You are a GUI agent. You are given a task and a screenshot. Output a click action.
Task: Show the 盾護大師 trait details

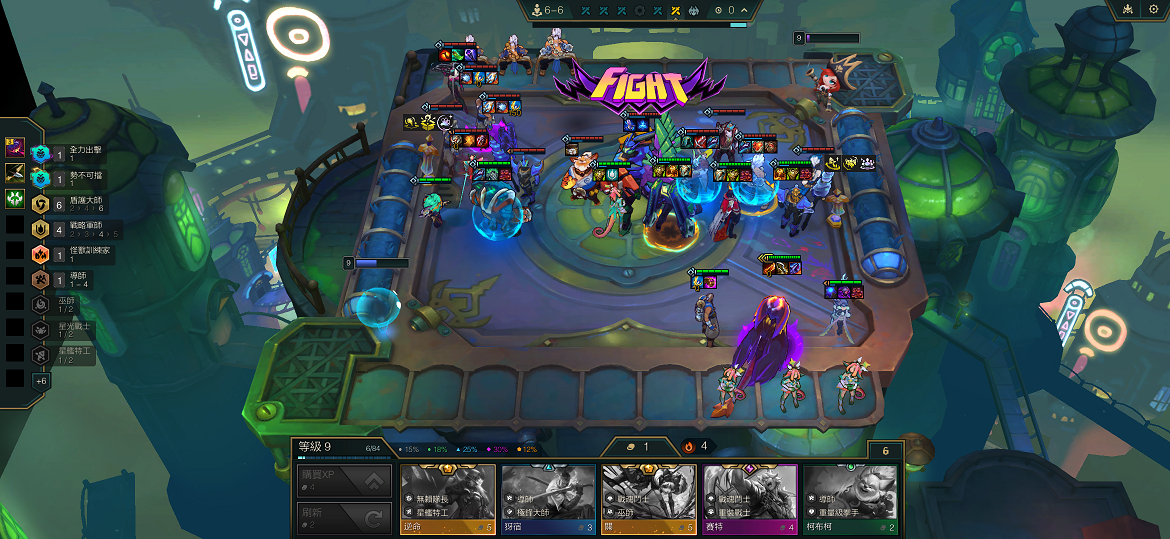(70, 204)
